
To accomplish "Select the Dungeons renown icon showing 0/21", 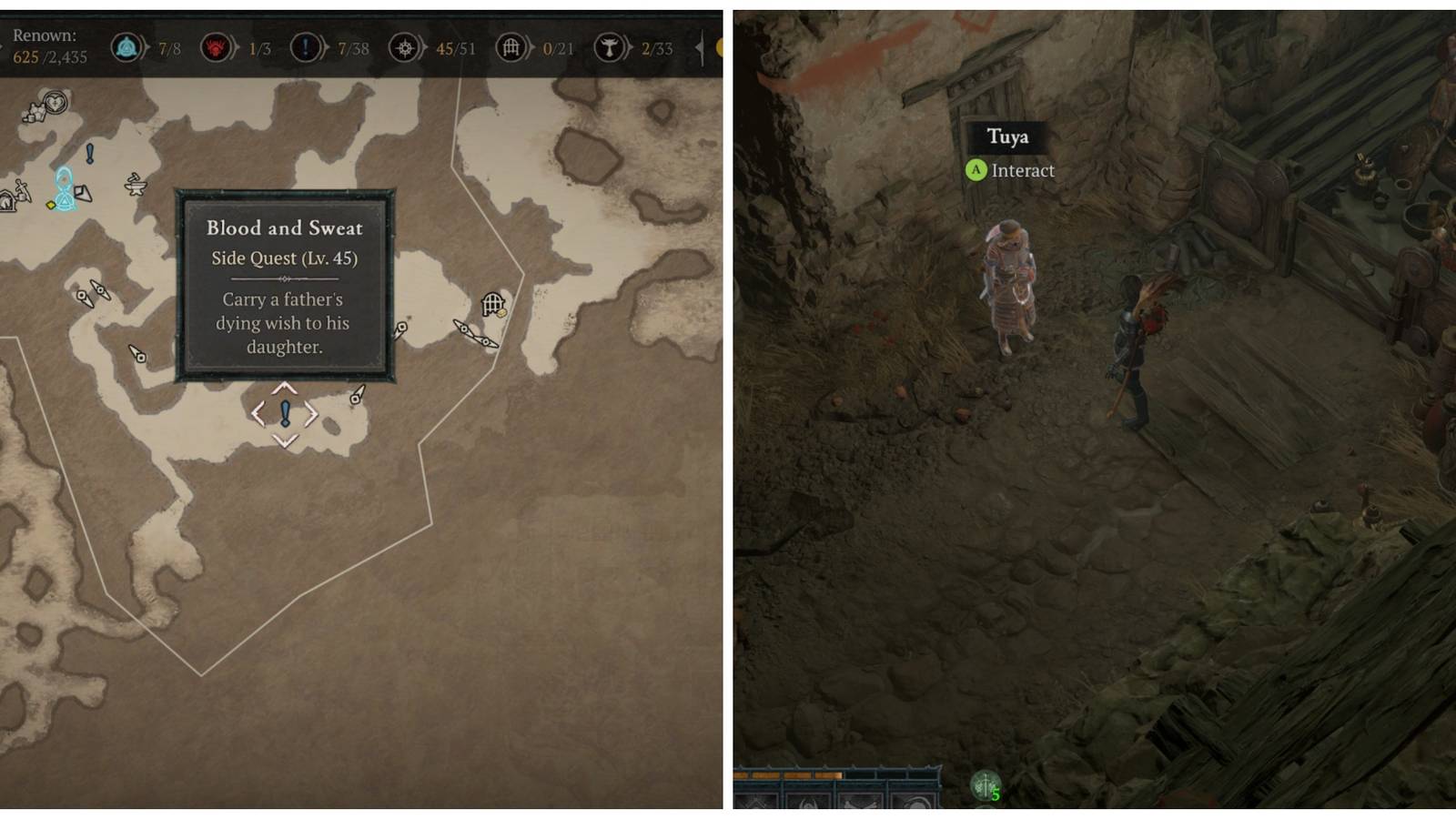I will [x=511, y=48].
